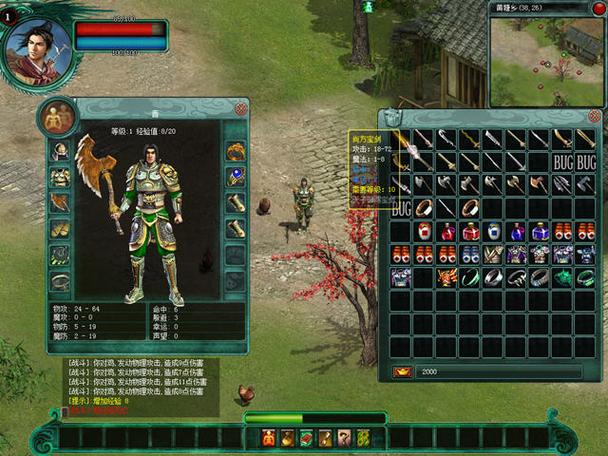
Task: Open the money bag button on hotbar
Action: tap(288, 437)
